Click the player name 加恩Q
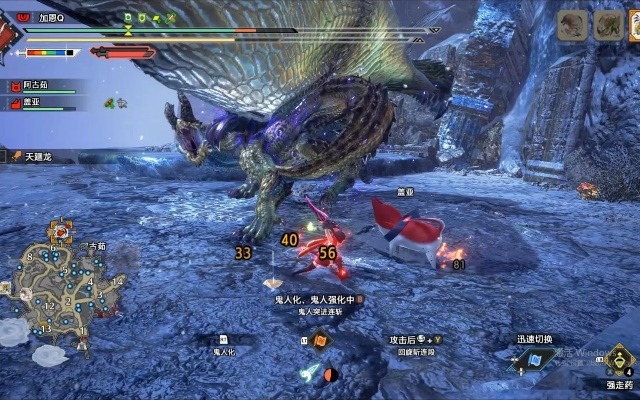 coord(52,17)
